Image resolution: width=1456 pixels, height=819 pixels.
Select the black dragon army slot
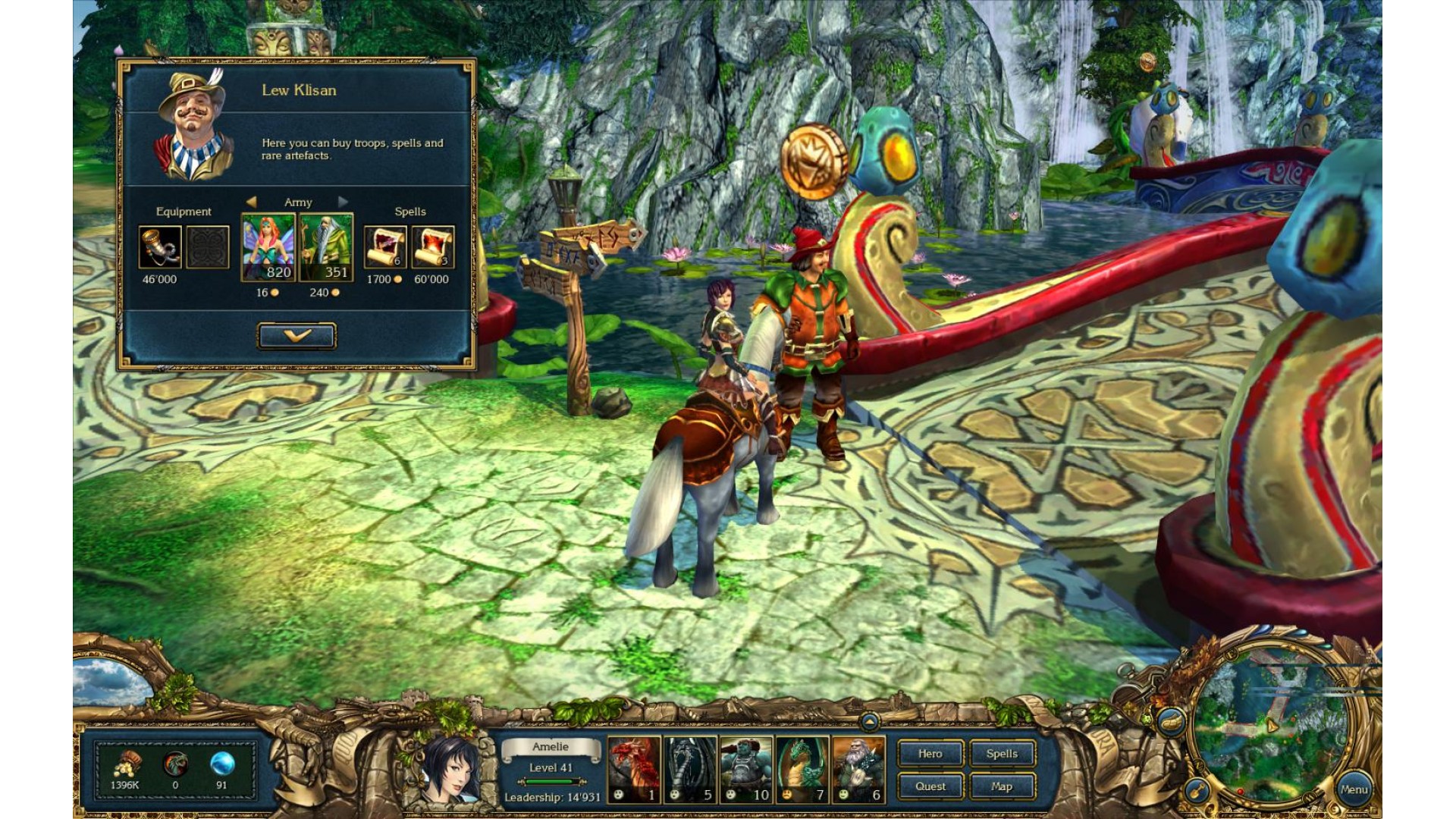(x=690, y=769)
